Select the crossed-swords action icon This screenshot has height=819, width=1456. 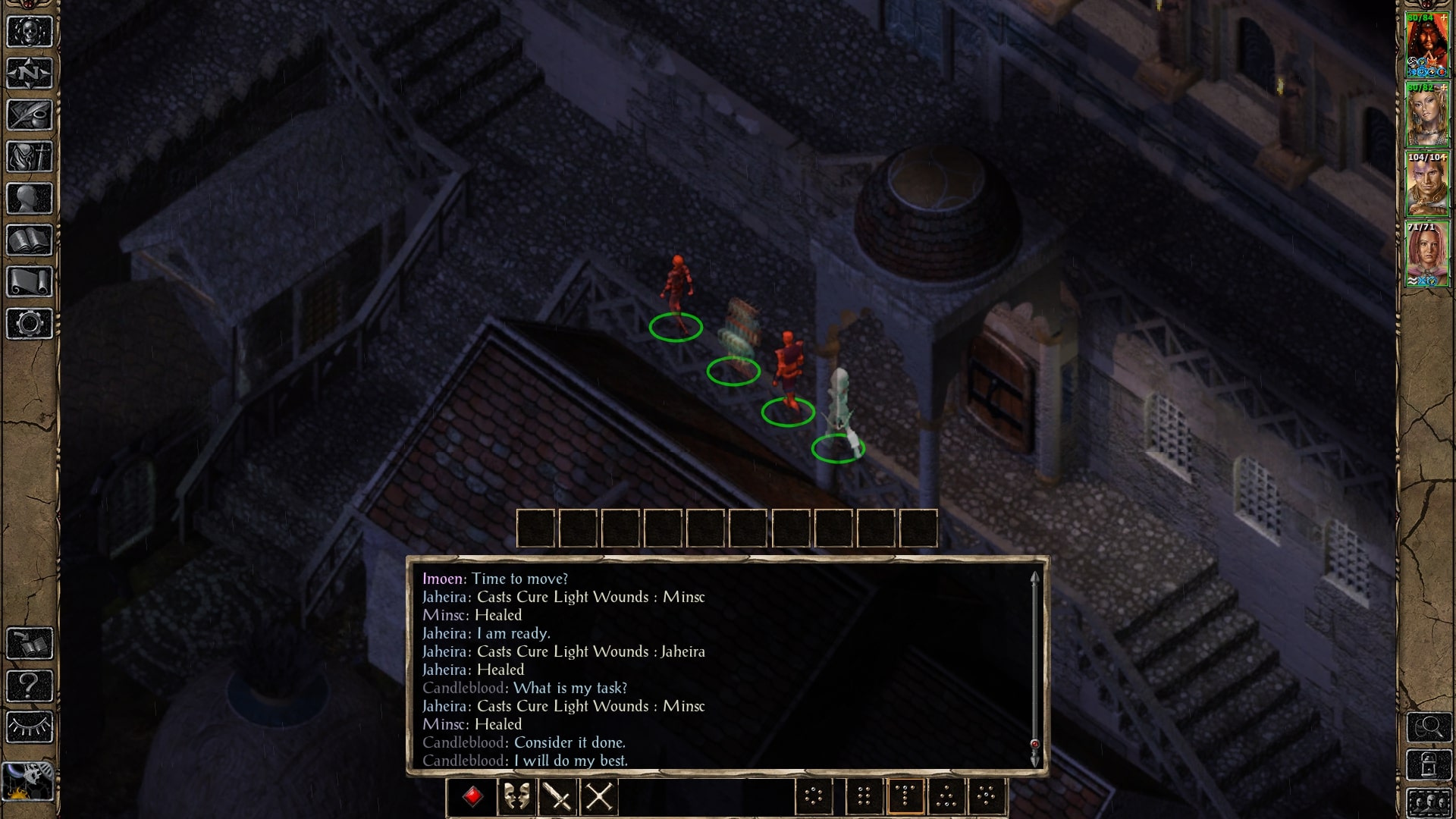598,797
